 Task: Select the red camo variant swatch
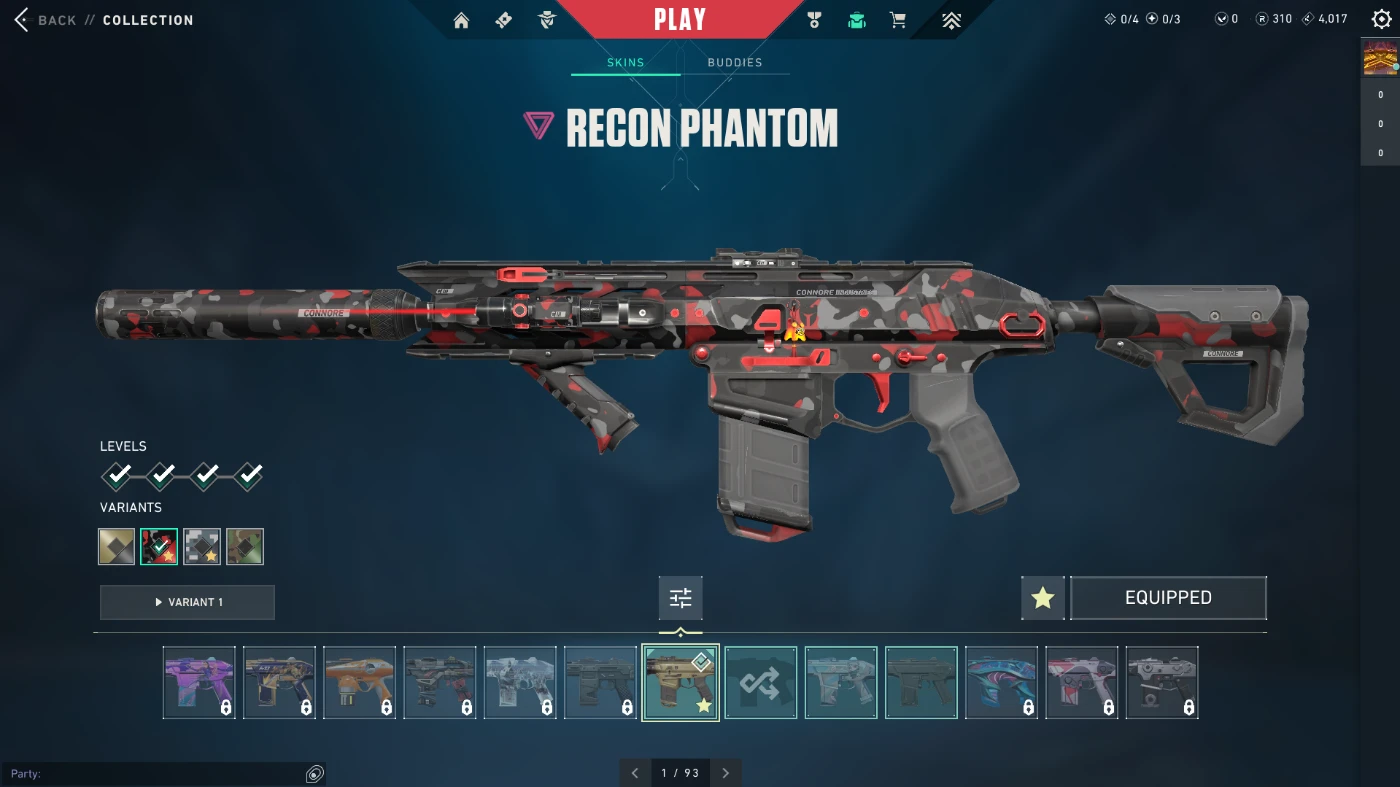pos(159,547)
